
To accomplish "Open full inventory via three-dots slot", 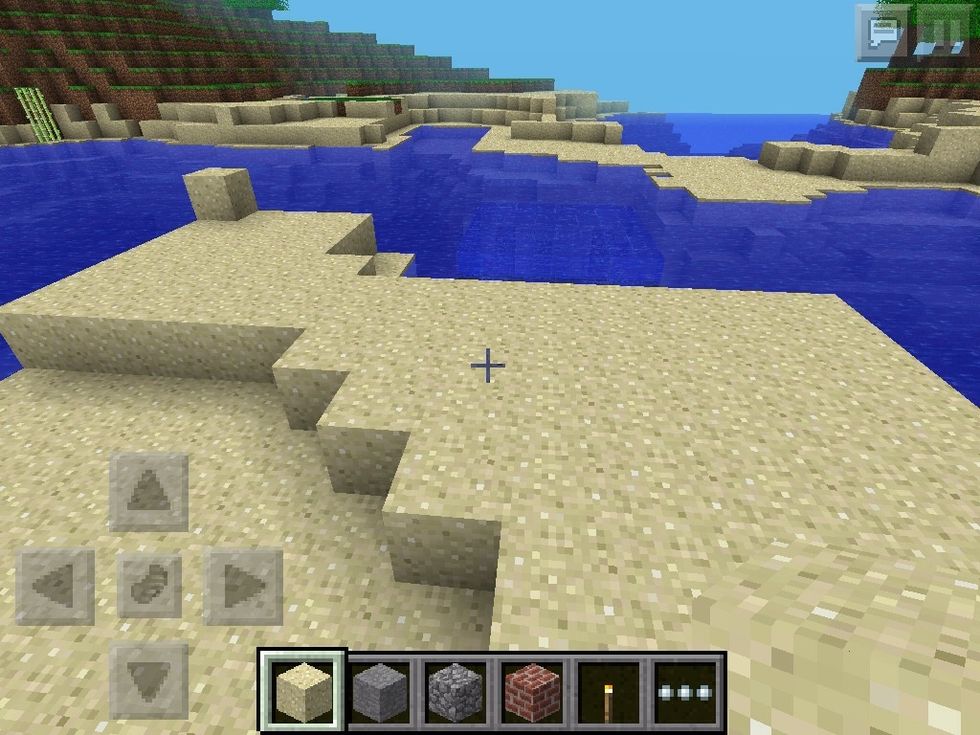I will click(686, 689).
